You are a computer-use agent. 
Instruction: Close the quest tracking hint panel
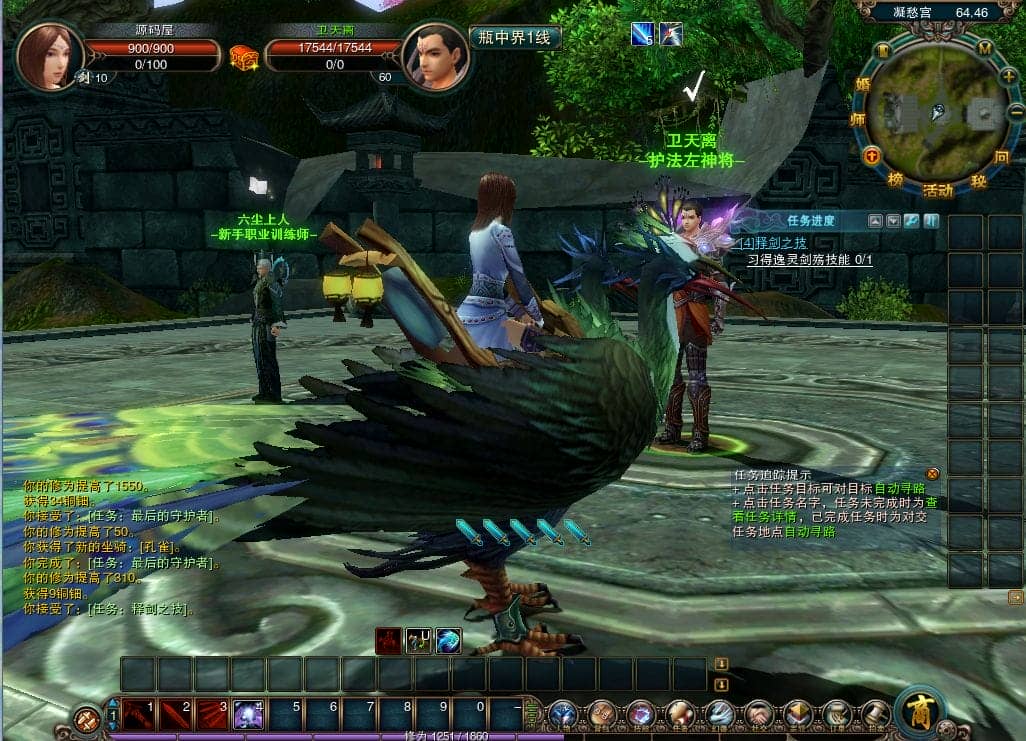tap(932, 473)
